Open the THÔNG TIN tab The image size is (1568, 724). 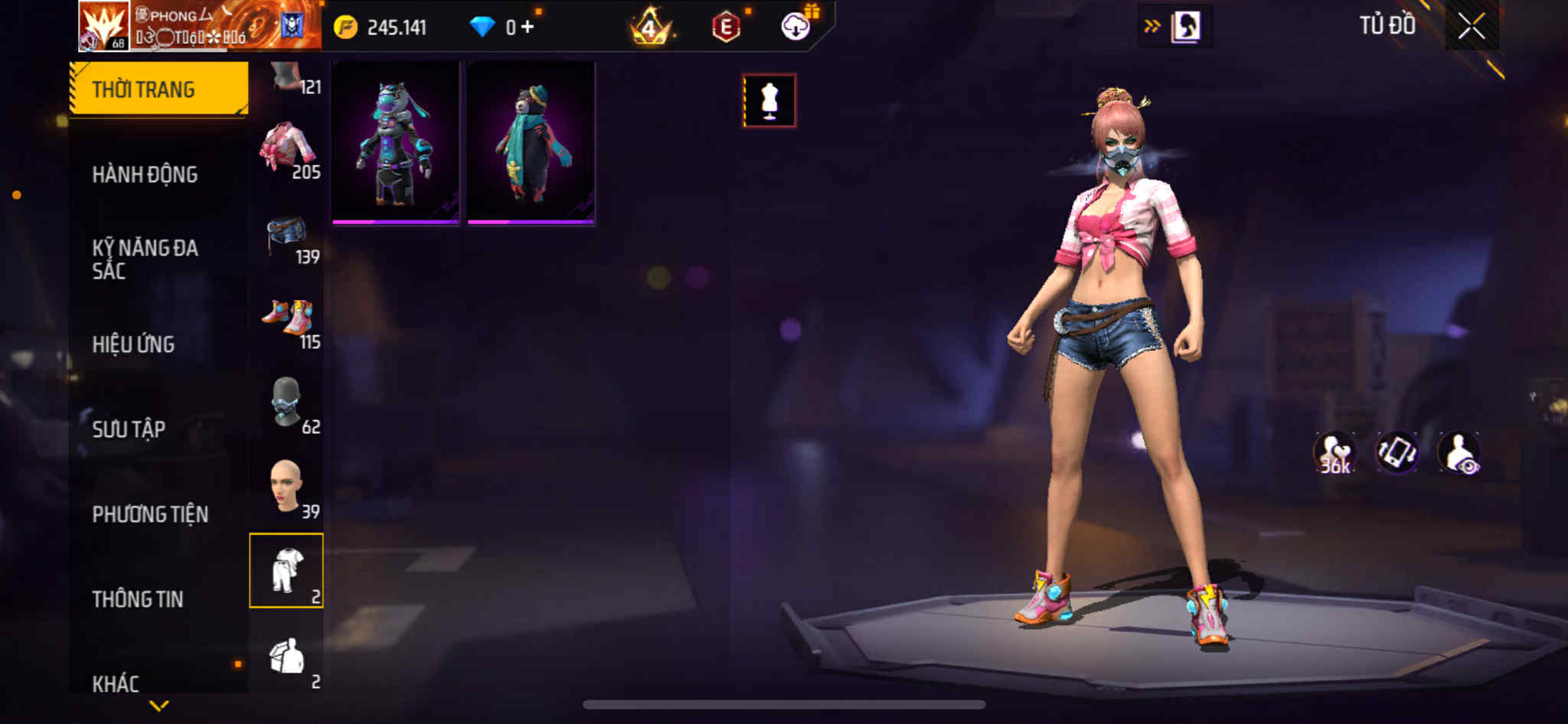pyautogui.click(x=138, y=599)
